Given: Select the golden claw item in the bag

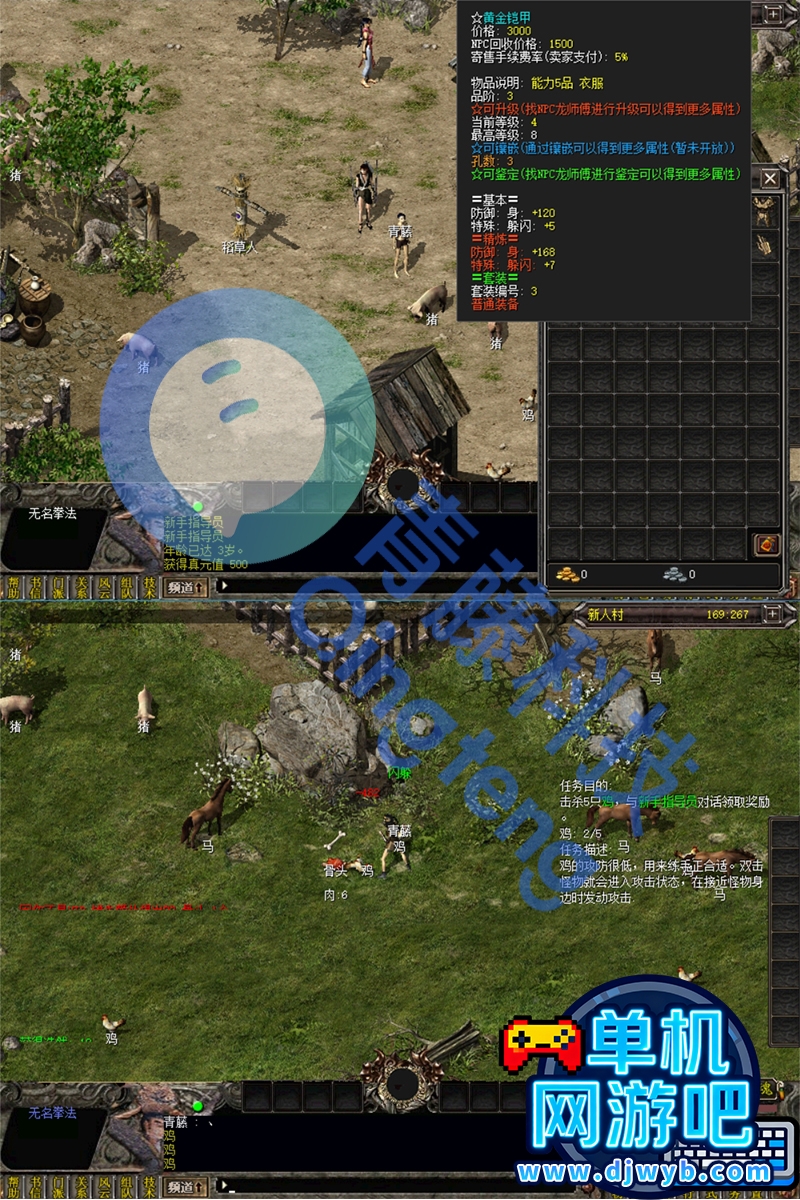Looking at the screenshot, I should [765, 244].
